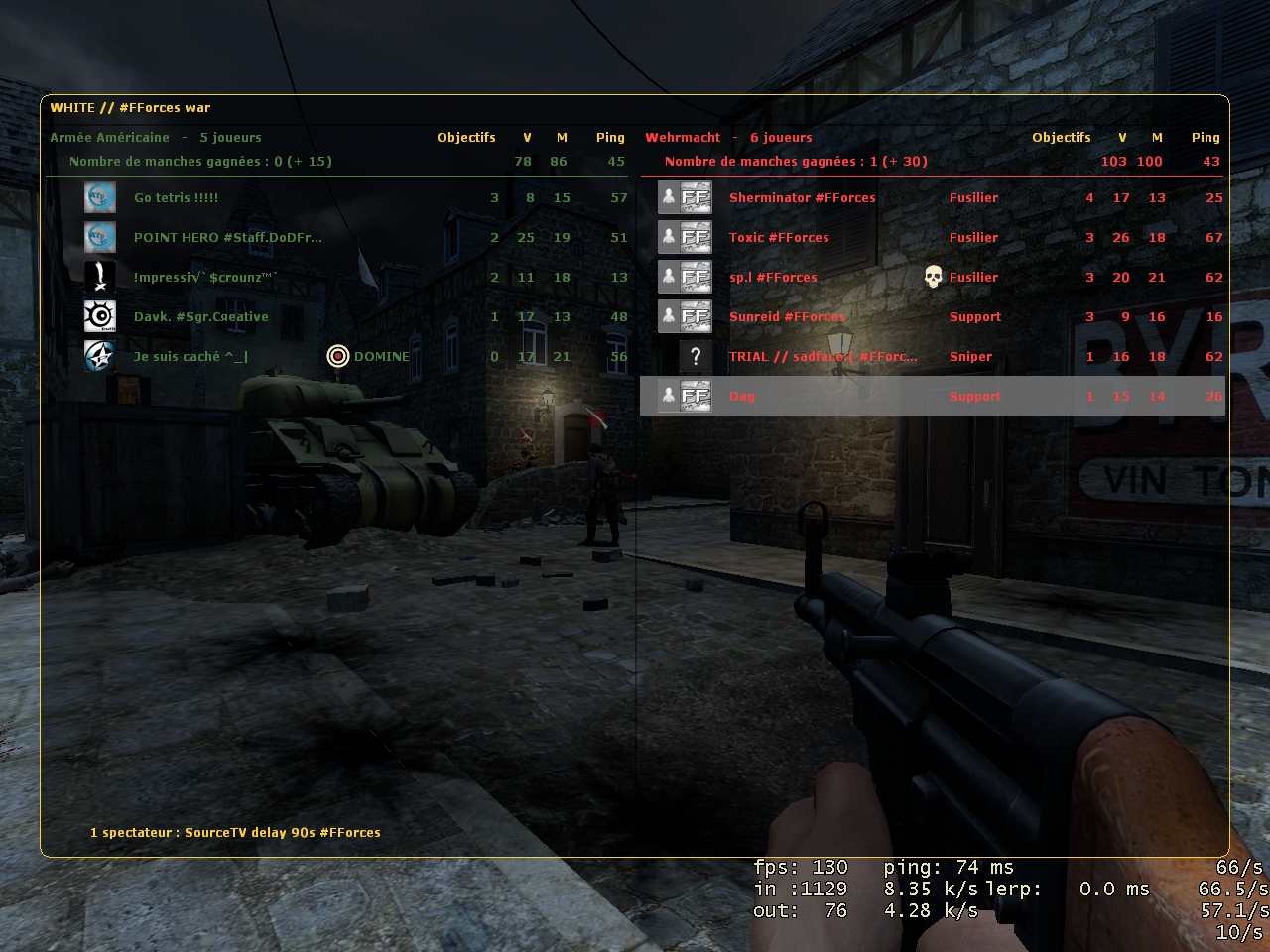Click Sherminator's FF clan avatar

696,197
